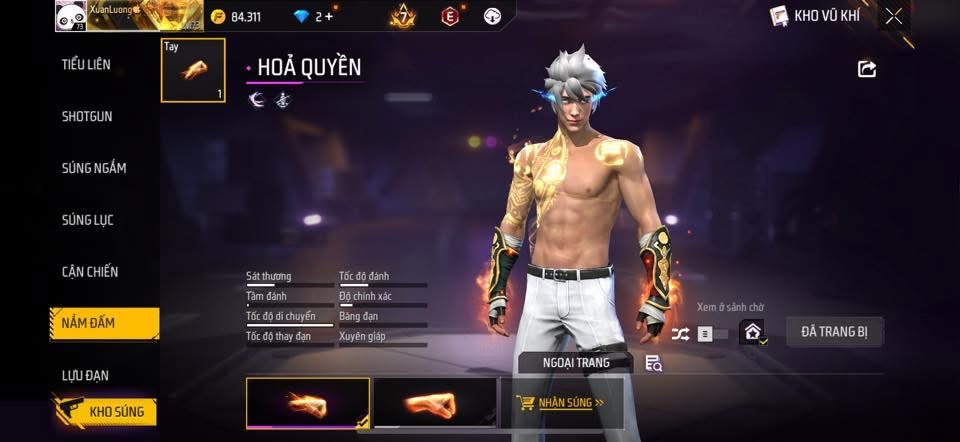Toggle the random skin shuffle switch
The width and height of the screenshot is (960, 442).
[697, 334]
